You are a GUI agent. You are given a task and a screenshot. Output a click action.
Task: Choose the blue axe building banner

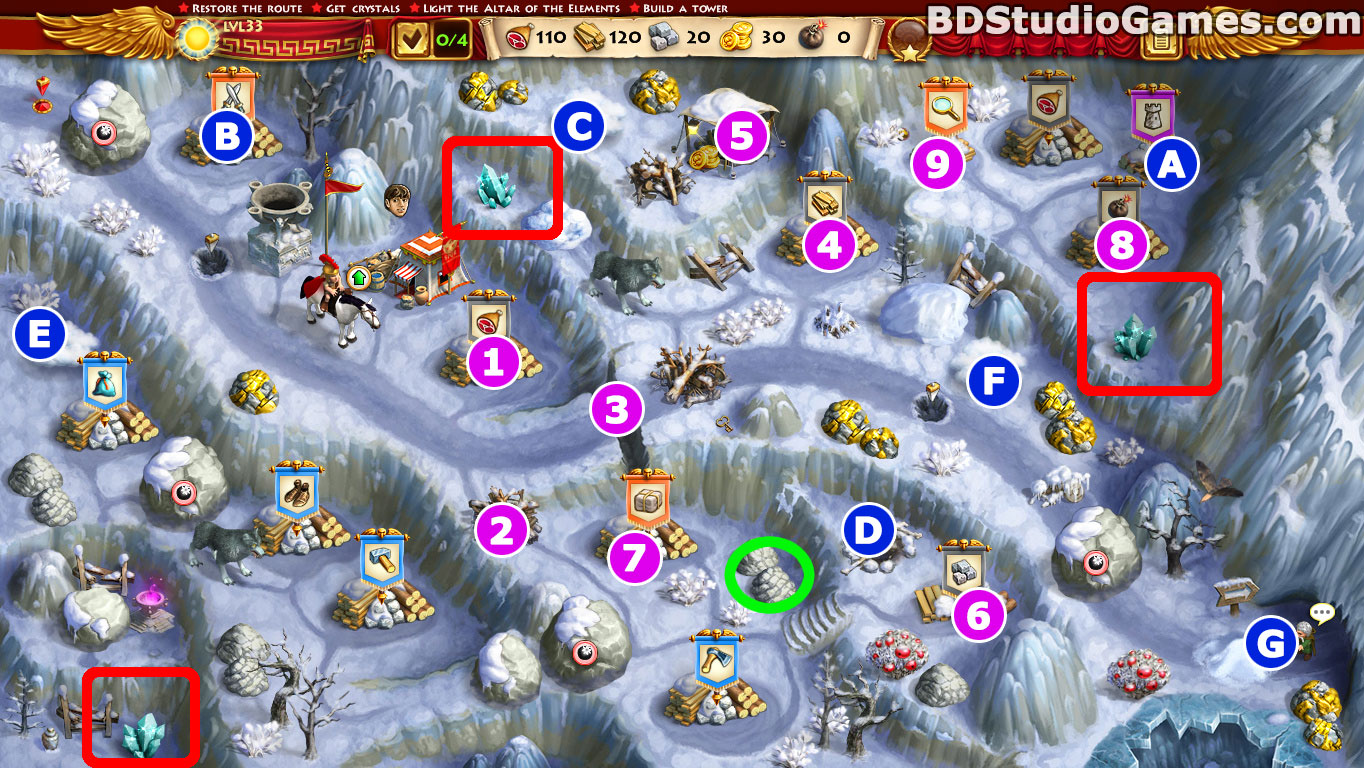[x=716, y=659]
